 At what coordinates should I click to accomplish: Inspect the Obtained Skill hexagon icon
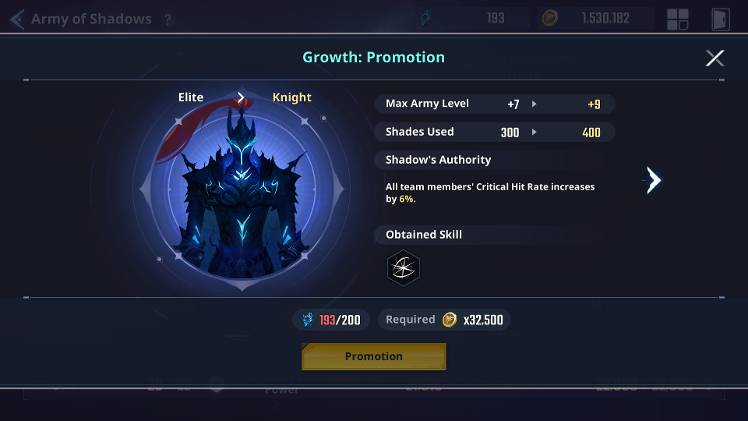(x=403, y=267)
